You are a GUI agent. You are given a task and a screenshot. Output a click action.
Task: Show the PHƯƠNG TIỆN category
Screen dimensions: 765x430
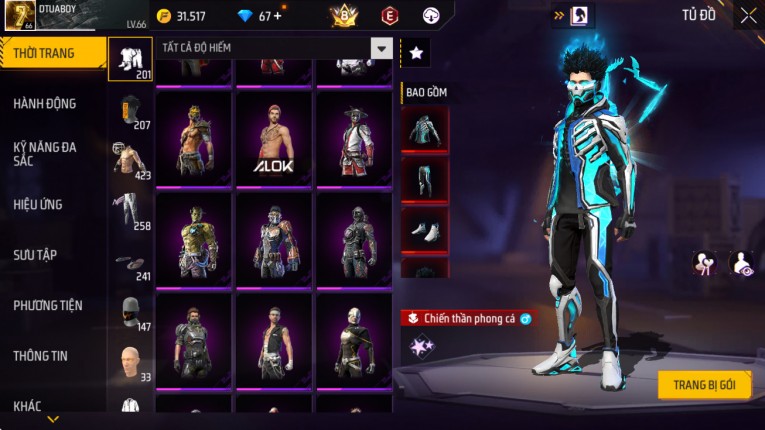click(48, 305)
